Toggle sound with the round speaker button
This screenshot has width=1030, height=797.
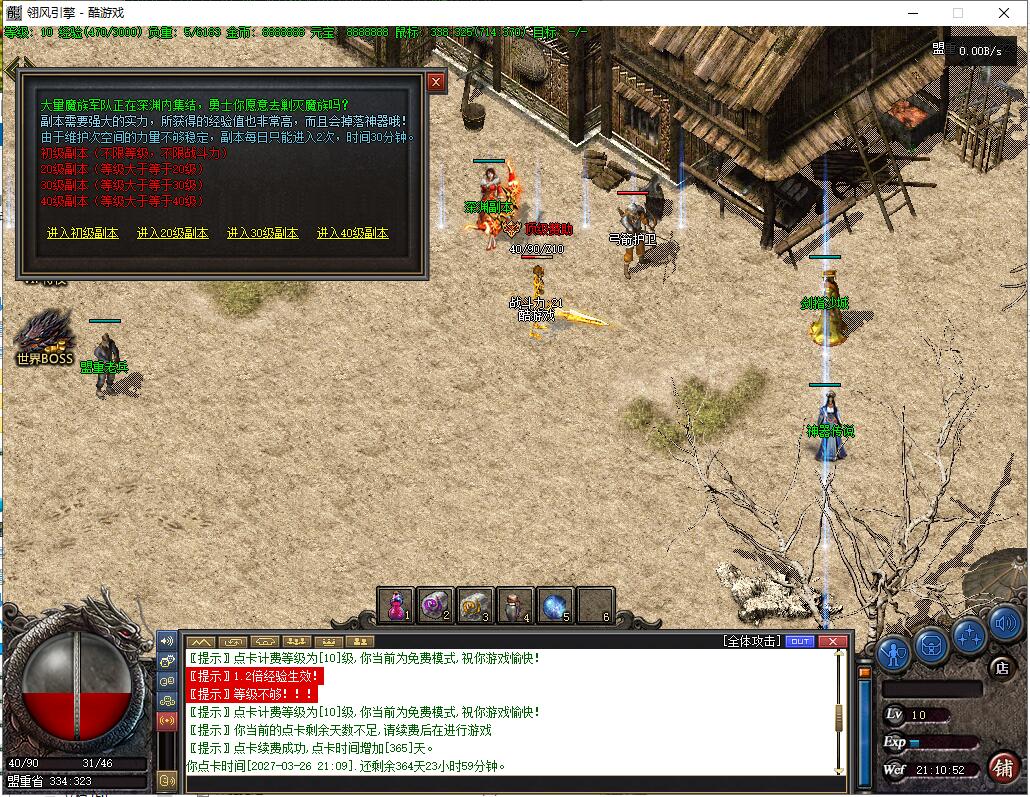[1006, 627]
